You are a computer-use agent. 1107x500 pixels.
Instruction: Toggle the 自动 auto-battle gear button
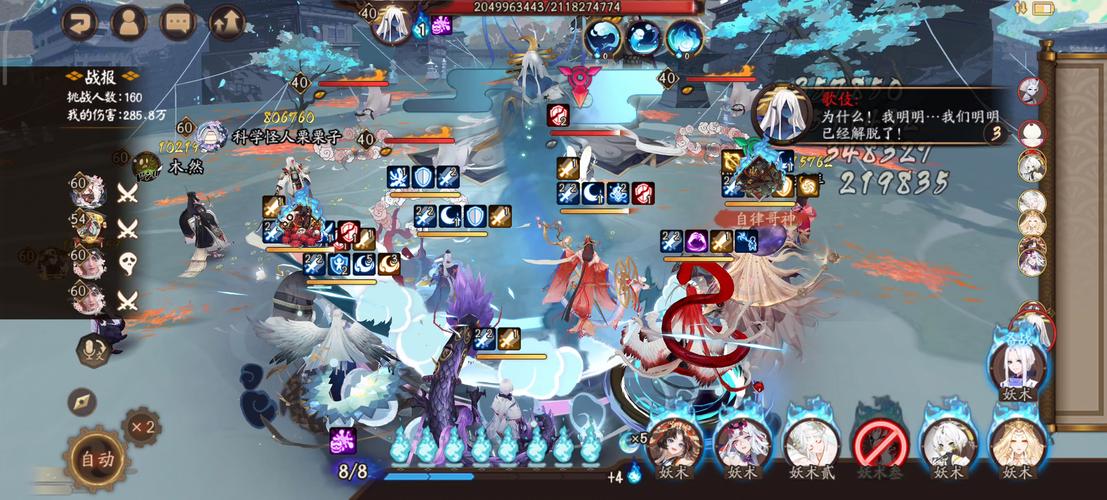97,460
